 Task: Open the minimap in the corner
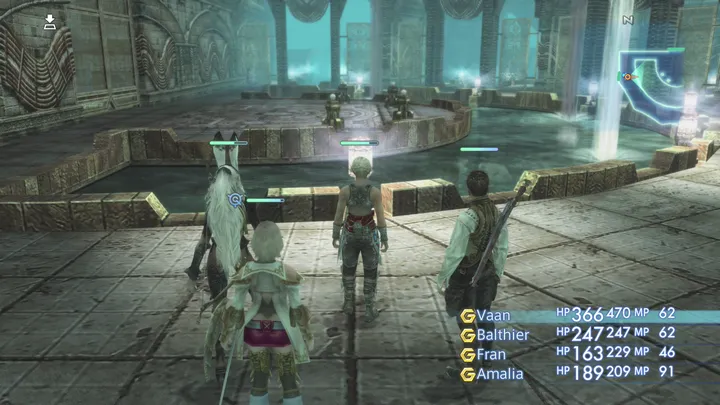tap(654, 80)
